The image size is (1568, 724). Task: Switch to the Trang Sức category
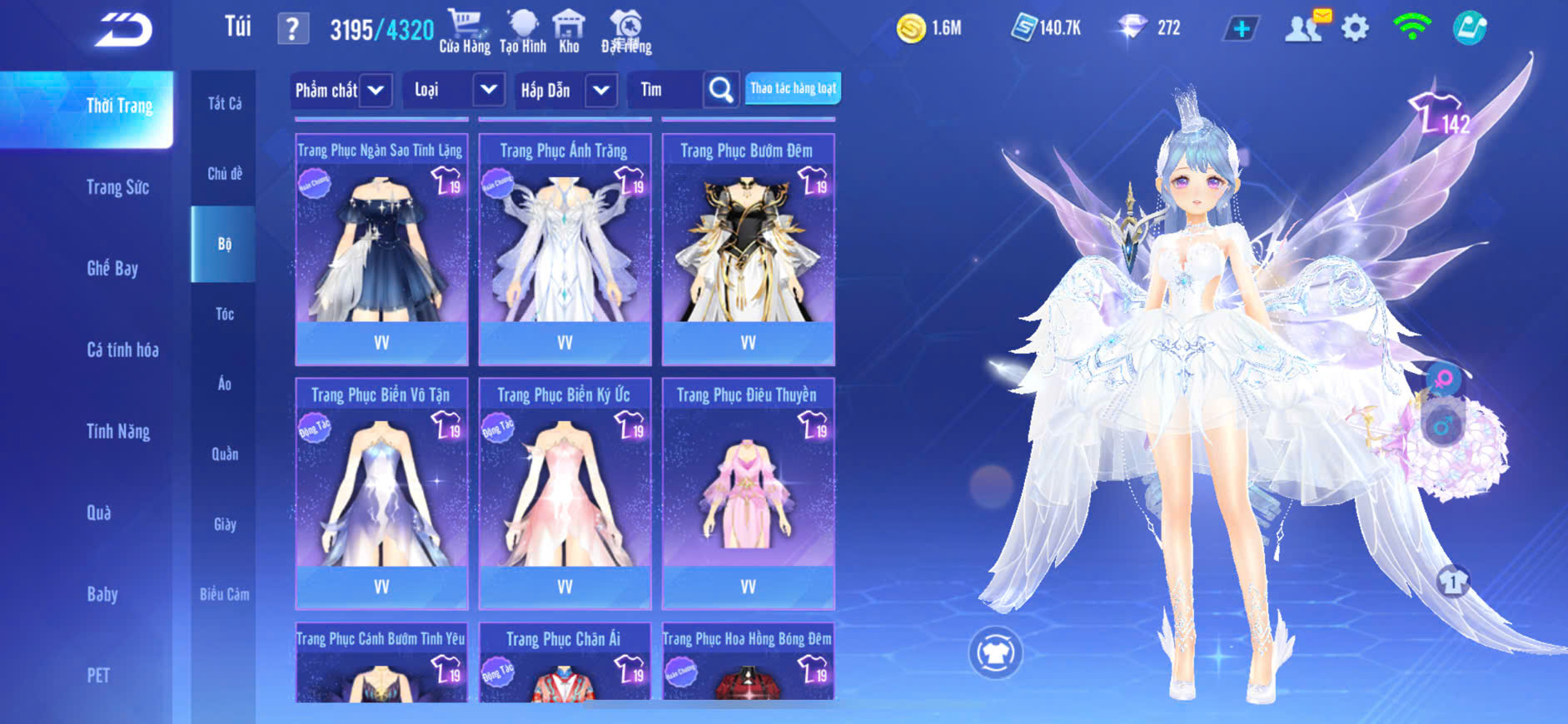117,187
